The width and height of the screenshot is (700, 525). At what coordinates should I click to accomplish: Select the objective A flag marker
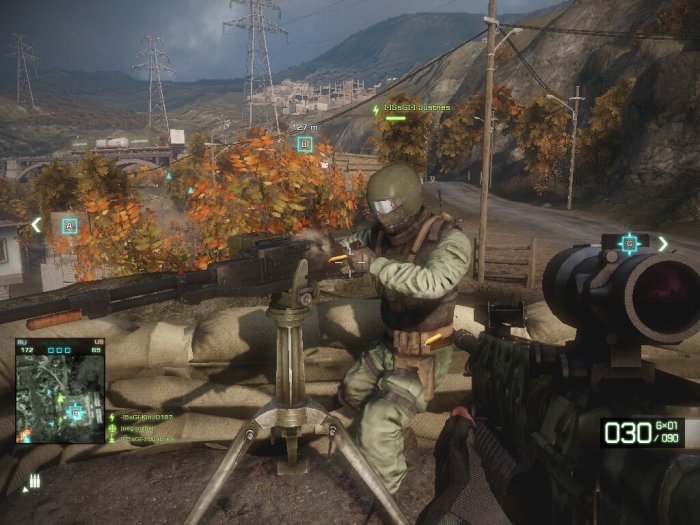(69, 226)
